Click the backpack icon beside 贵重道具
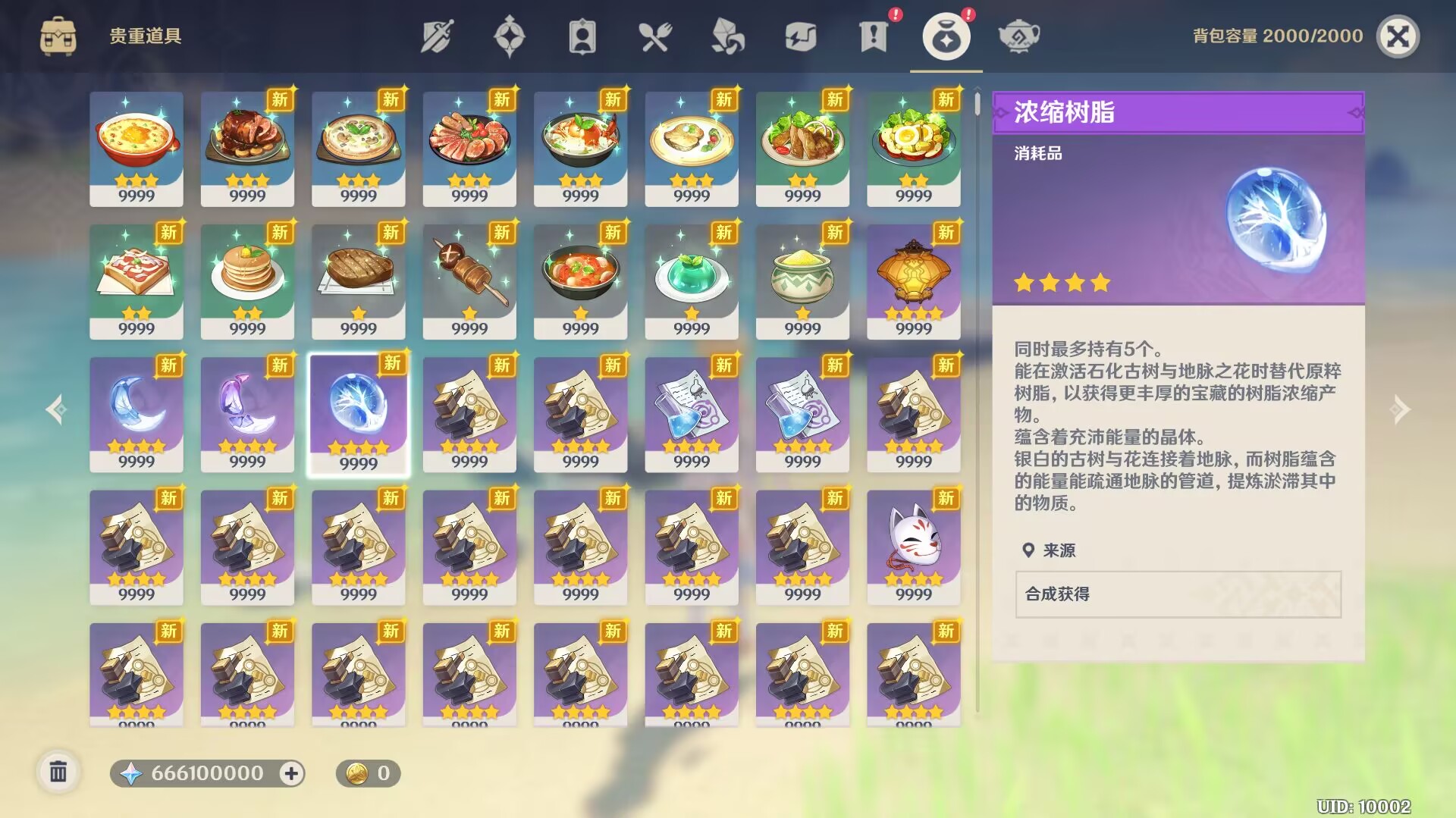This screenshot has height=818, width=1456. coord(59,35)
